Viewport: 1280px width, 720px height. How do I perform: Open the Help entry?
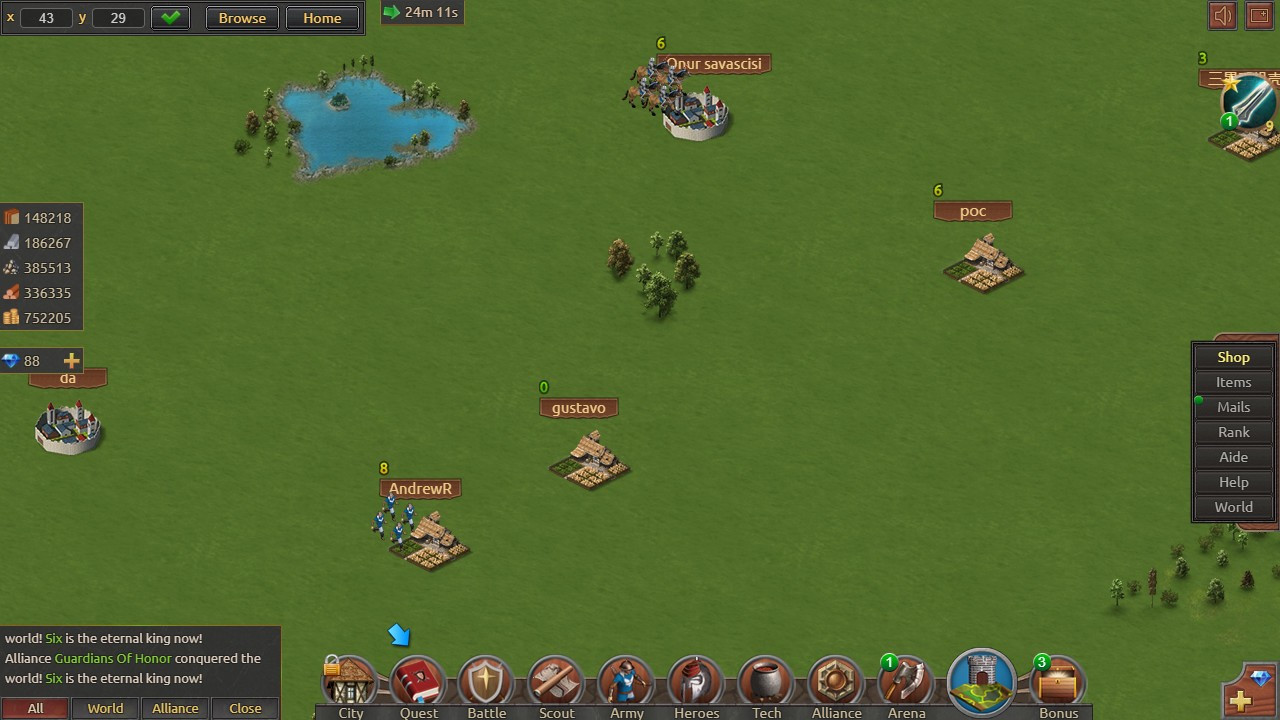pyautogui.click(x=1233, y=482)
